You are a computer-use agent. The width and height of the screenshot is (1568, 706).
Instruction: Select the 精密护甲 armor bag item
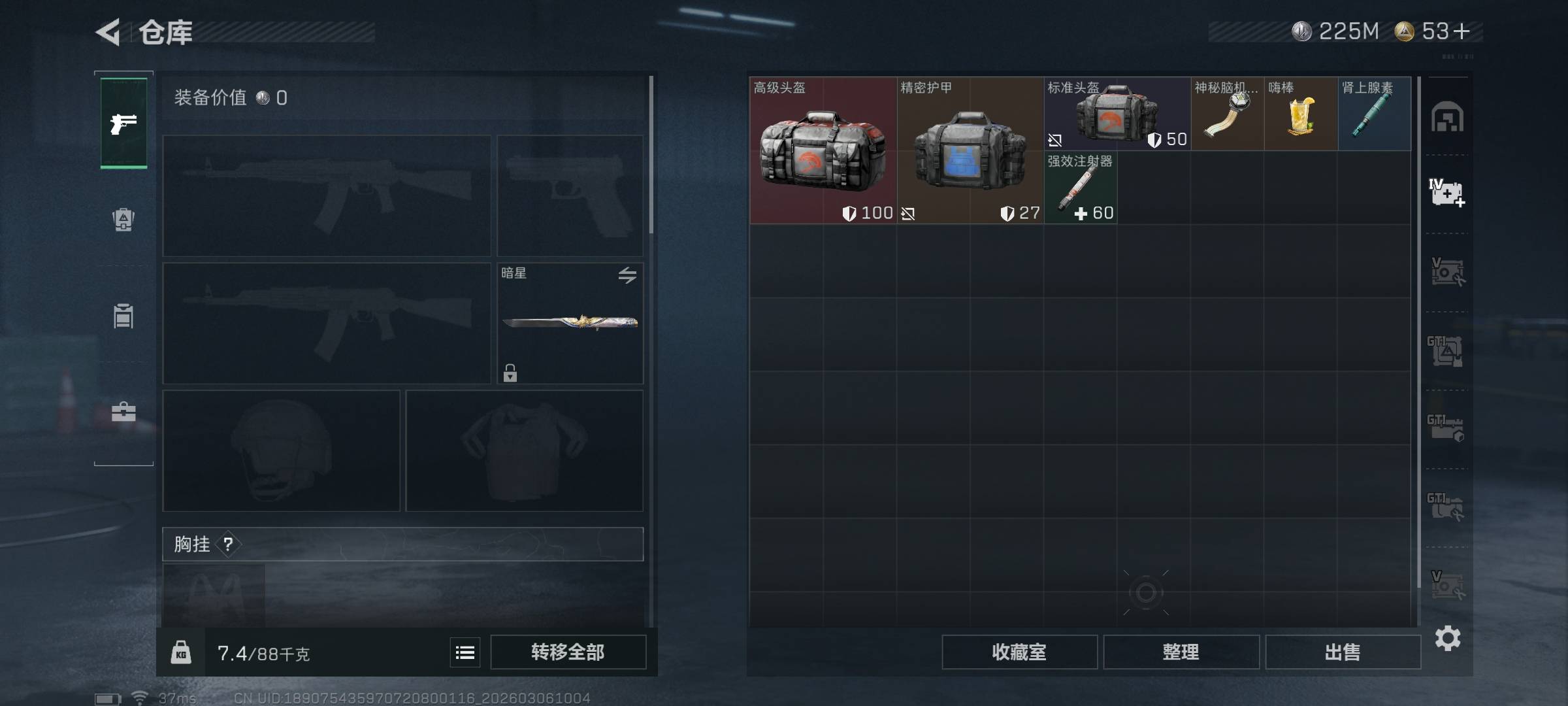click(970, 150)
